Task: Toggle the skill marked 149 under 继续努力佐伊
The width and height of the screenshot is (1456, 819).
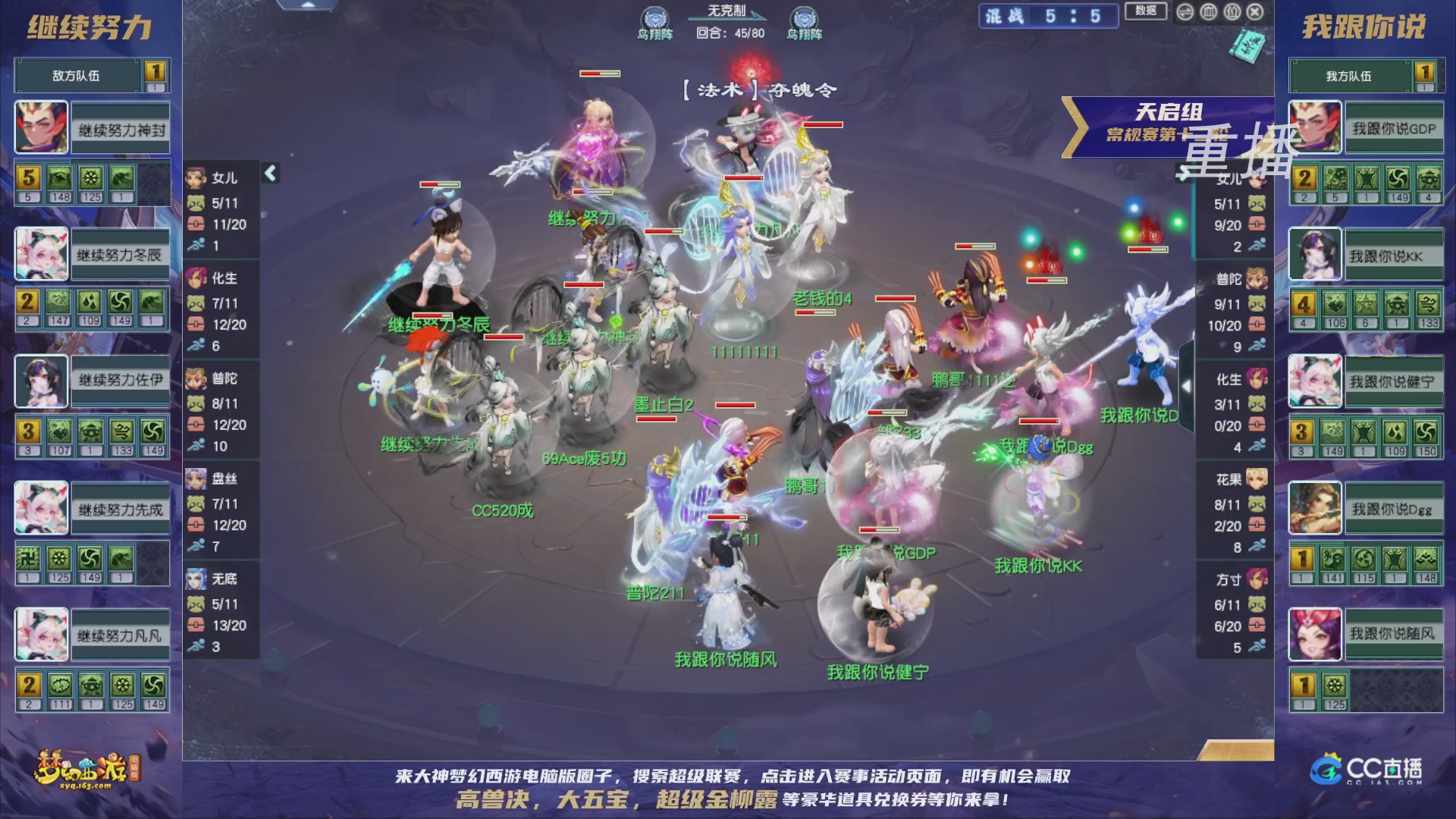Action: tap(154, 431)
